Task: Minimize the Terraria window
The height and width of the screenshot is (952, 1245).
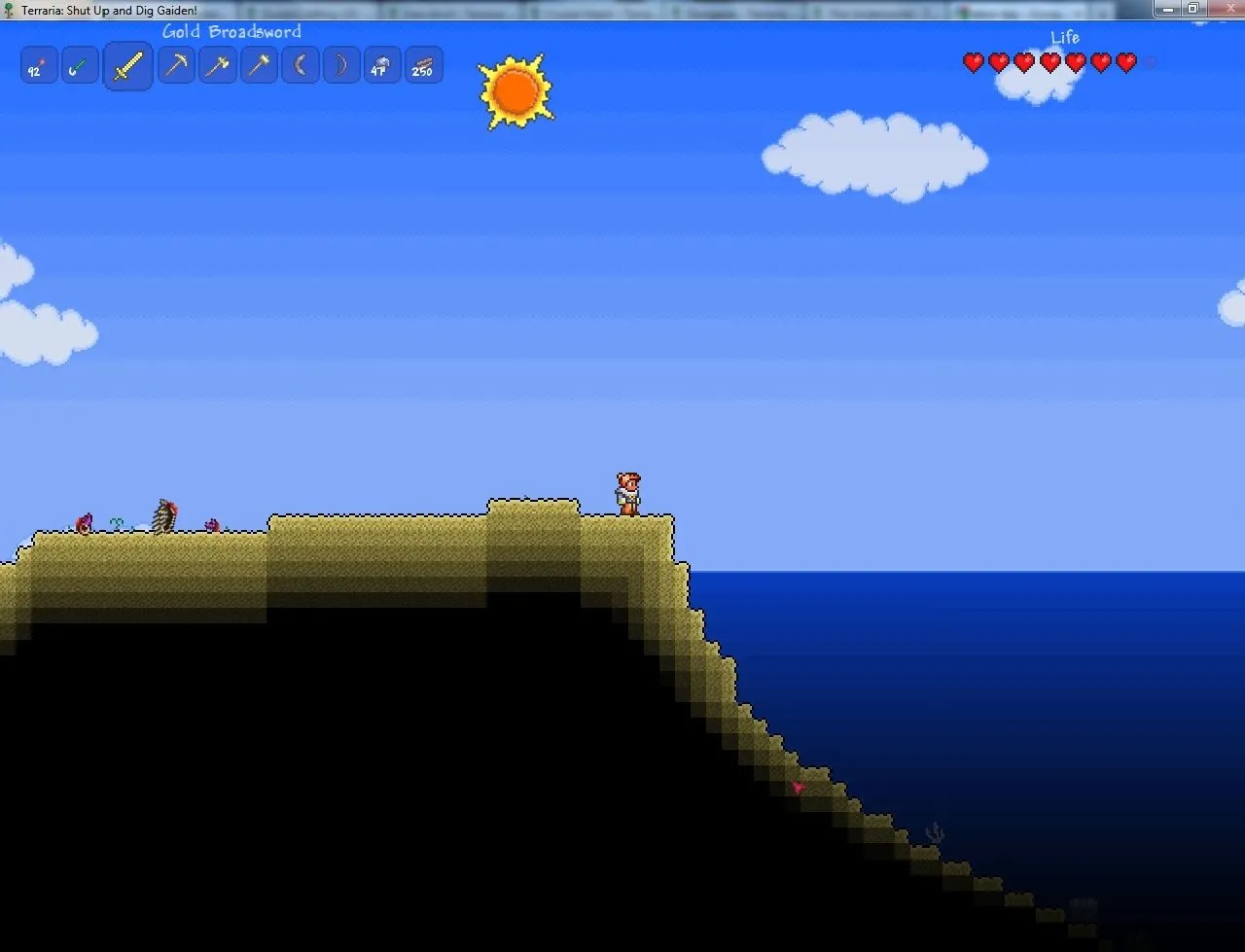Action: [1167, 9]
